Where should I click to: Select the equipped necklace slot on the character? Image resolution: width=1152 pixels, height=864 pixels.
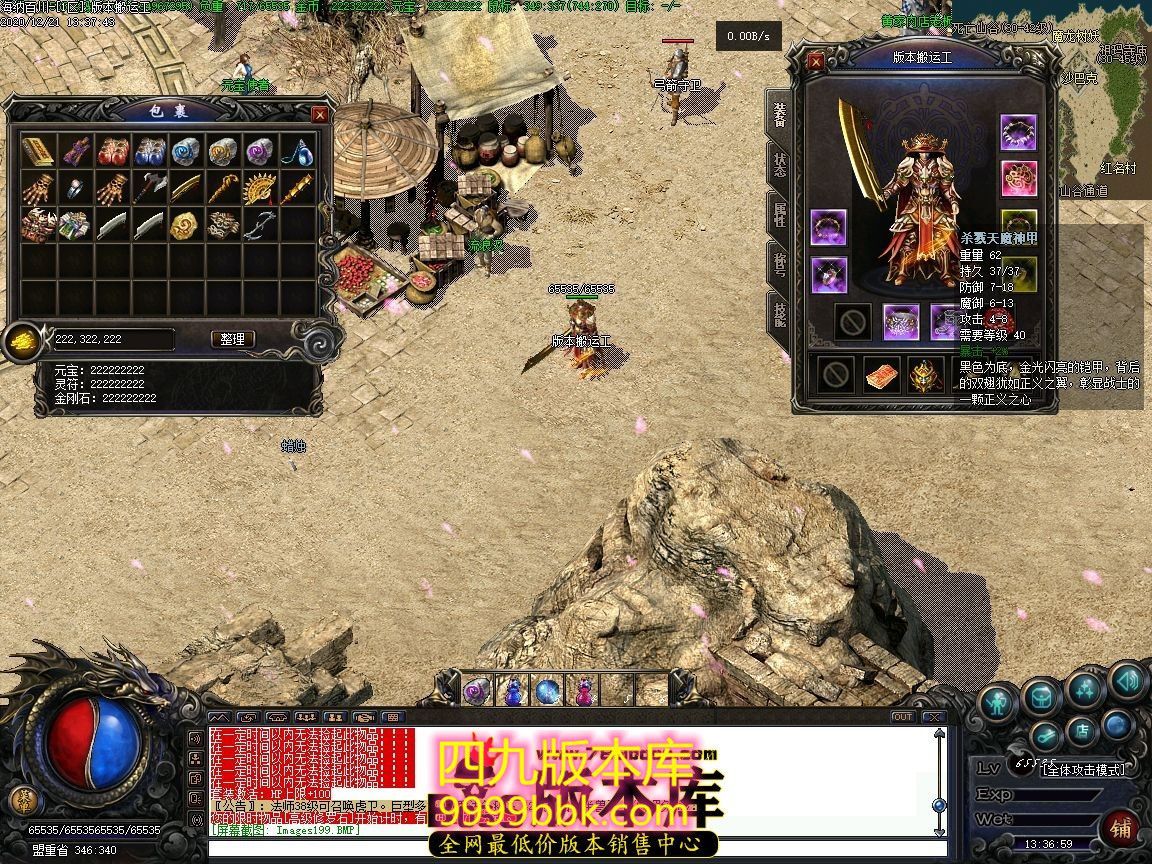tap(1018, 132)
